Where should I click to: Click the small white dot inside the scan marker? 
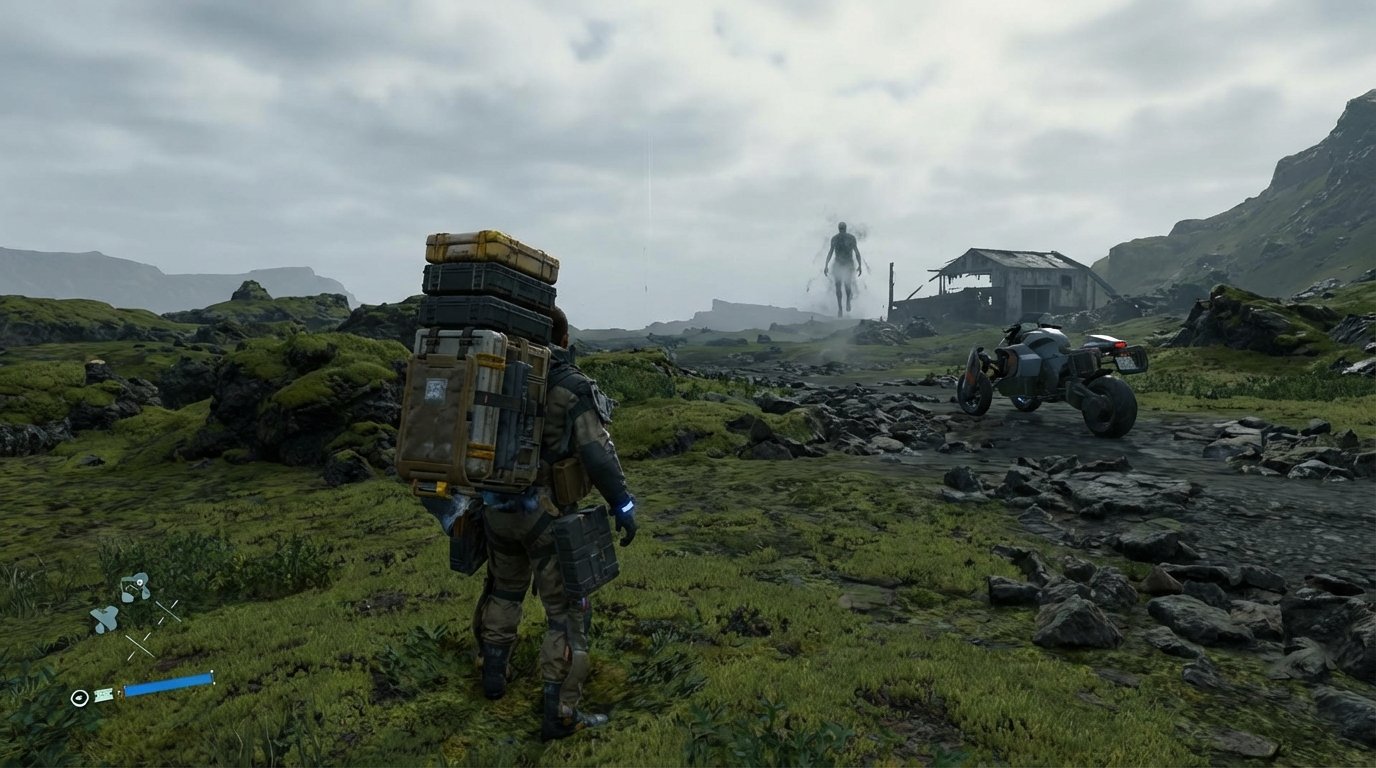[x=139, y=582]
